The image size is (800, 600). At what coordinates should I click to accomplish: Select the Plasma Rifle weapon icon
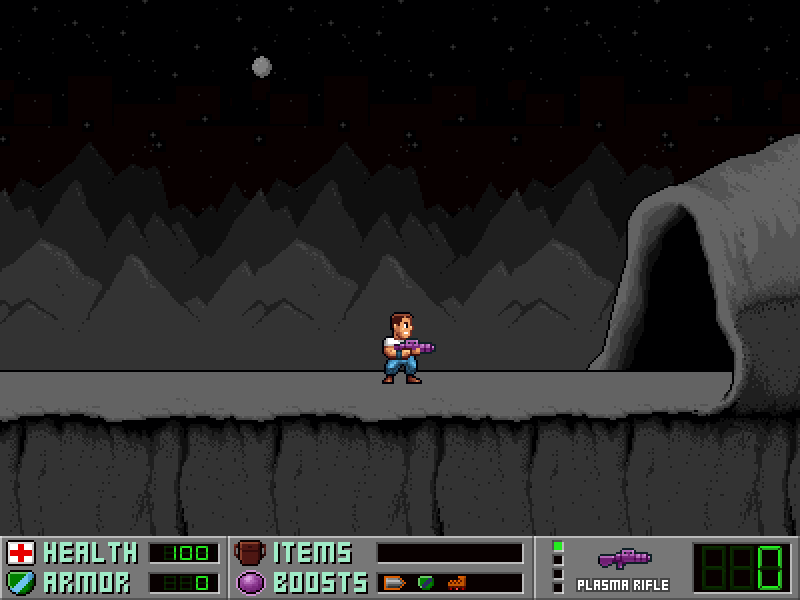point(624,559)
